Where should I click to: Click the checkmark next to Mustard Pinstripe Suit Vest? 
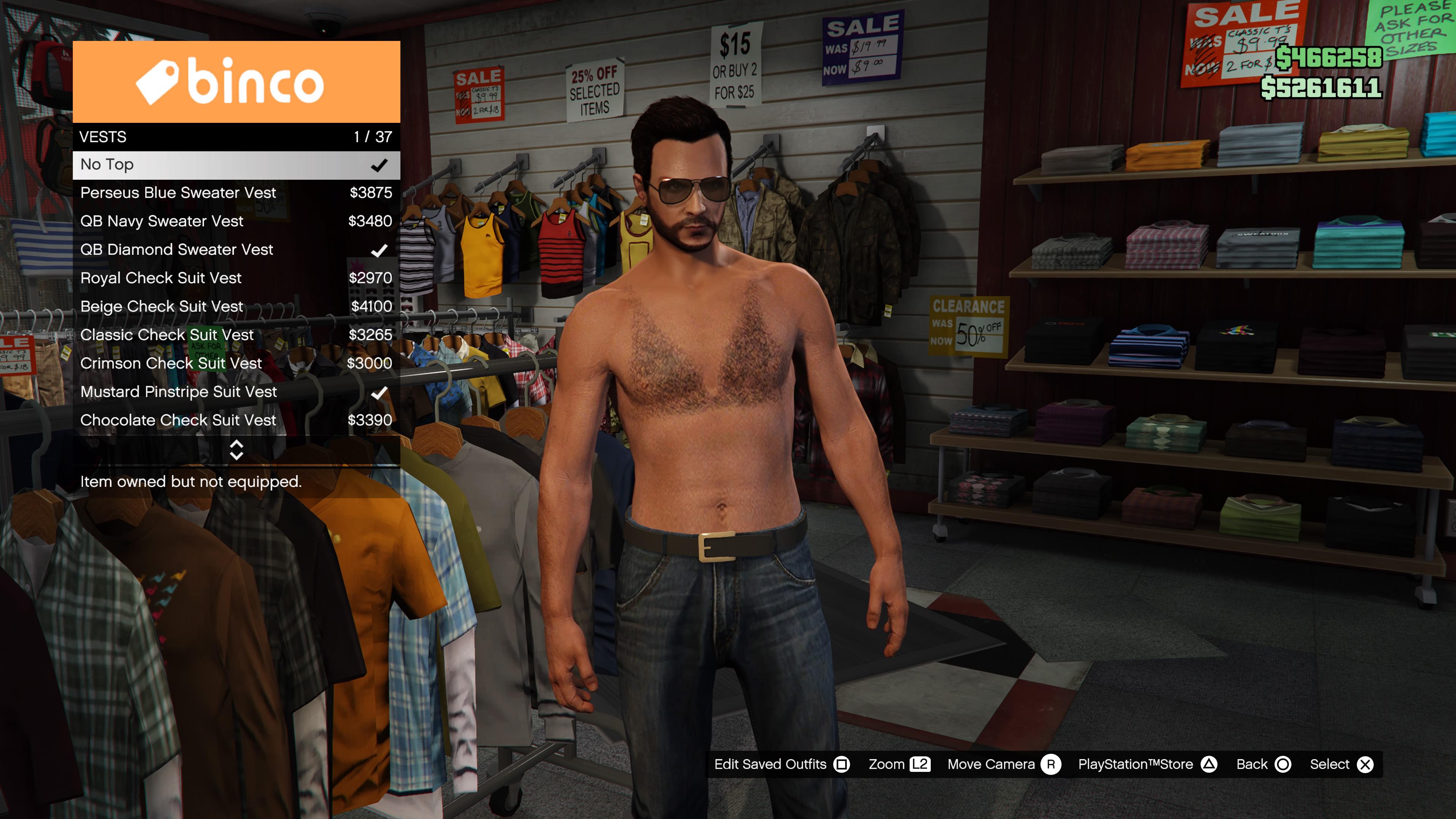coord(380,392)
